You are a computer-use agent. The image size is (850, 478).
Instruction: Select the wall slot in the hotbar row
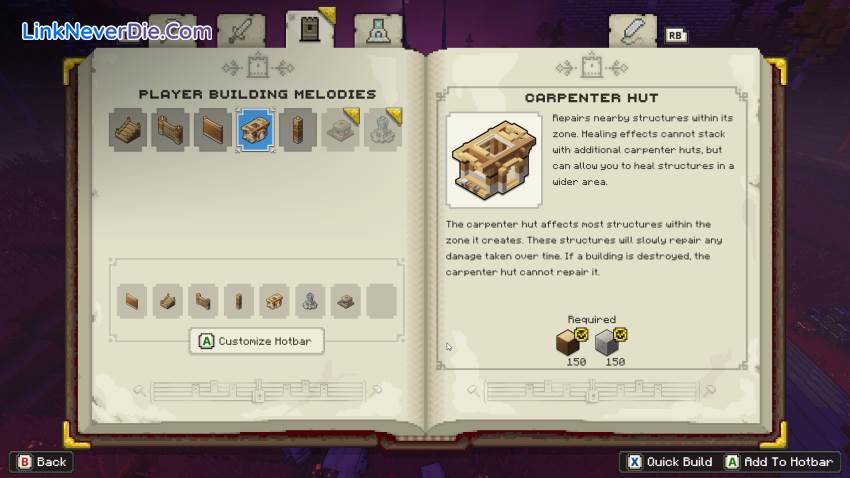click(130, 300)
